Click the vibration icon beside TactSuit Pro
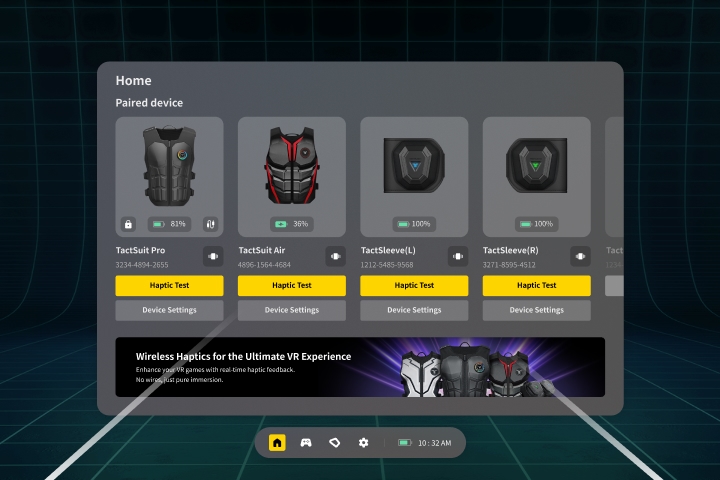Viewport: 720px width, 480px height. (x=212, y=257)
